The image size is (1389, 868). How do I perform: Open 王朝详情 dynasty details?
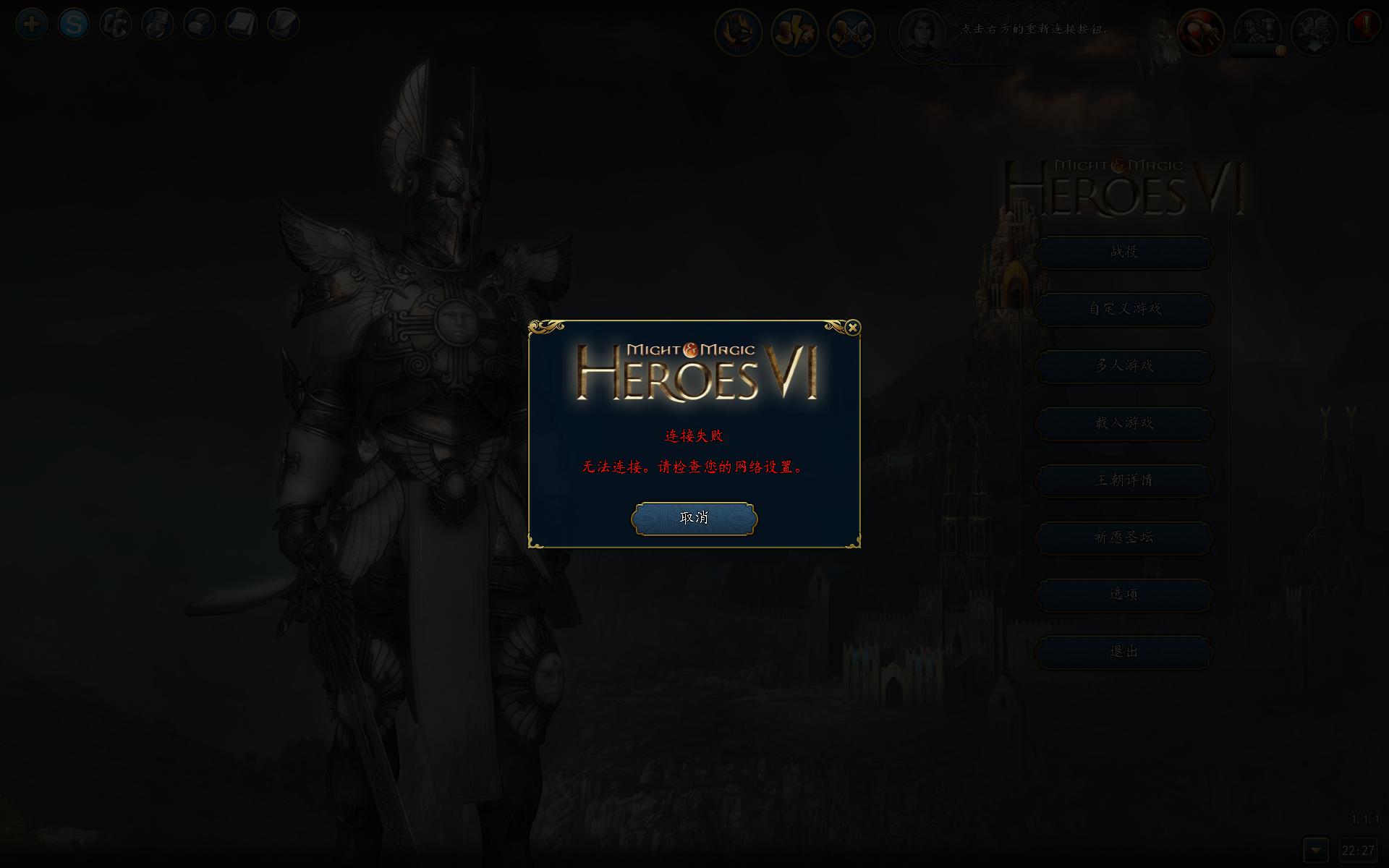[1124, 481]
